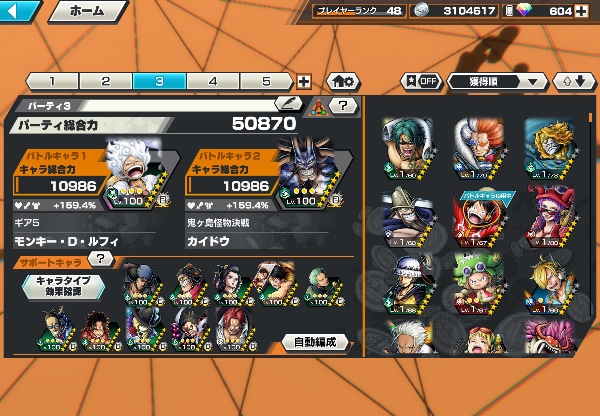Switch to party tab 2

coord(105,82)
